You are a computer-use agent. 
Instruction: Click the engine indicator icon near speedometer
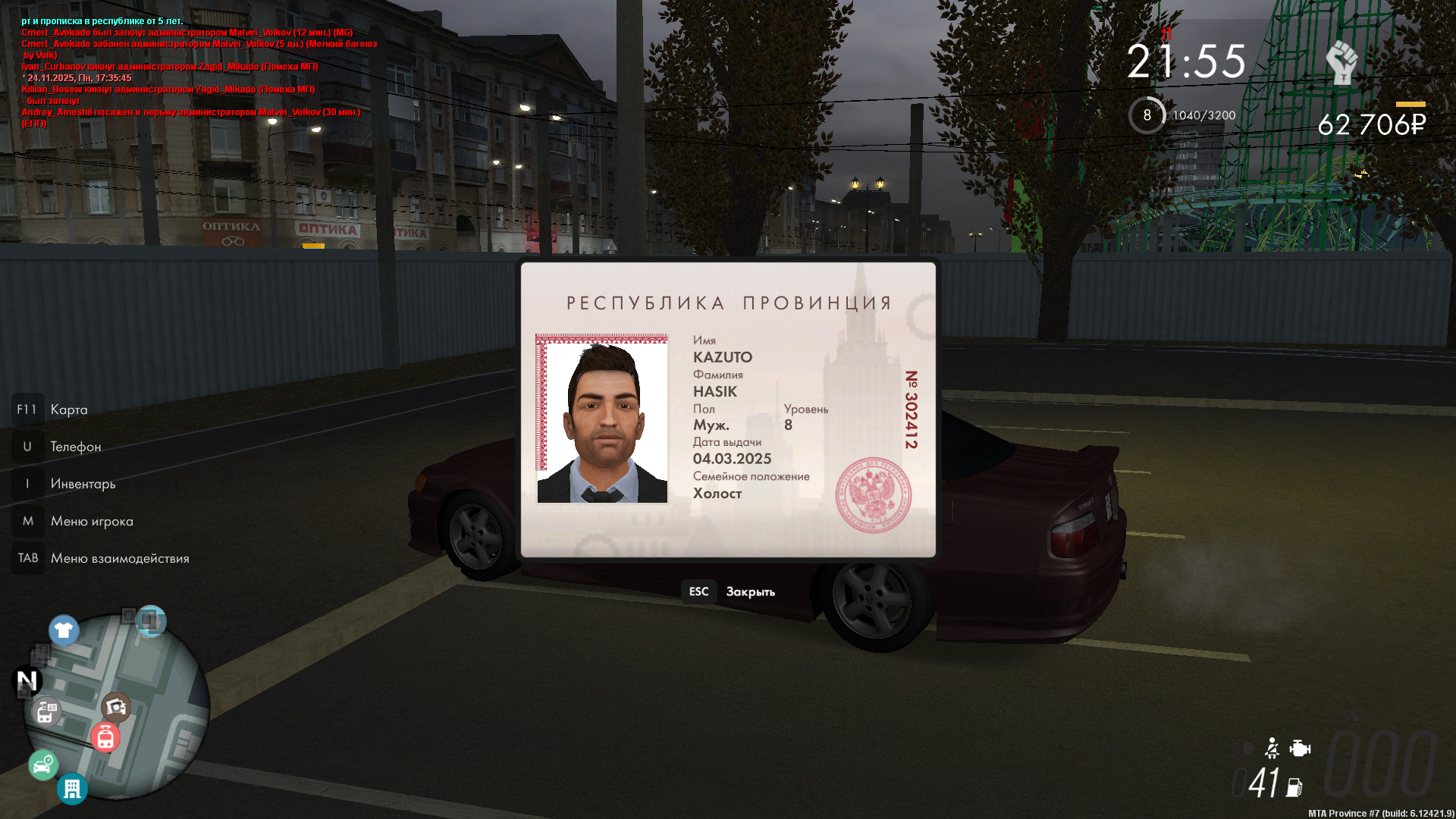(x=1300, y=749)
